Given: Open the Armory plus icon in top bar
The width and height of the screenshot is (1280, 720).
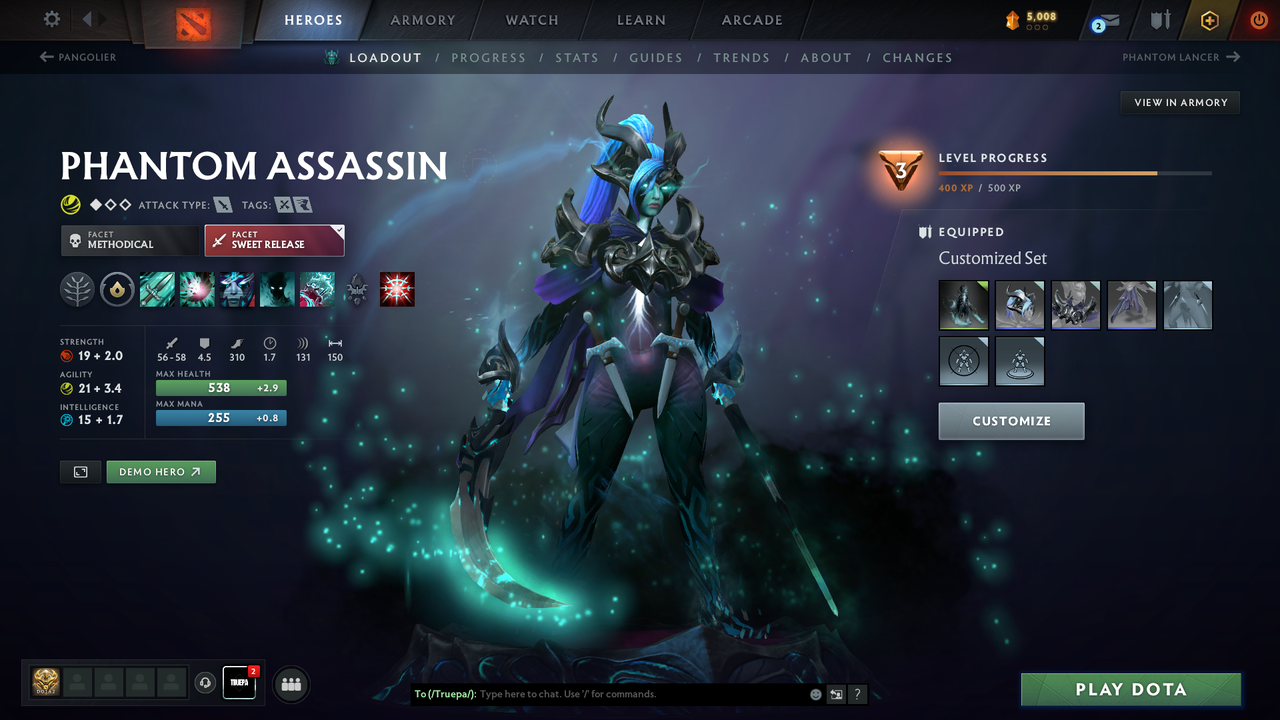Looking at the screenshot, I should pyautogui.click(x=1209, y=19).
